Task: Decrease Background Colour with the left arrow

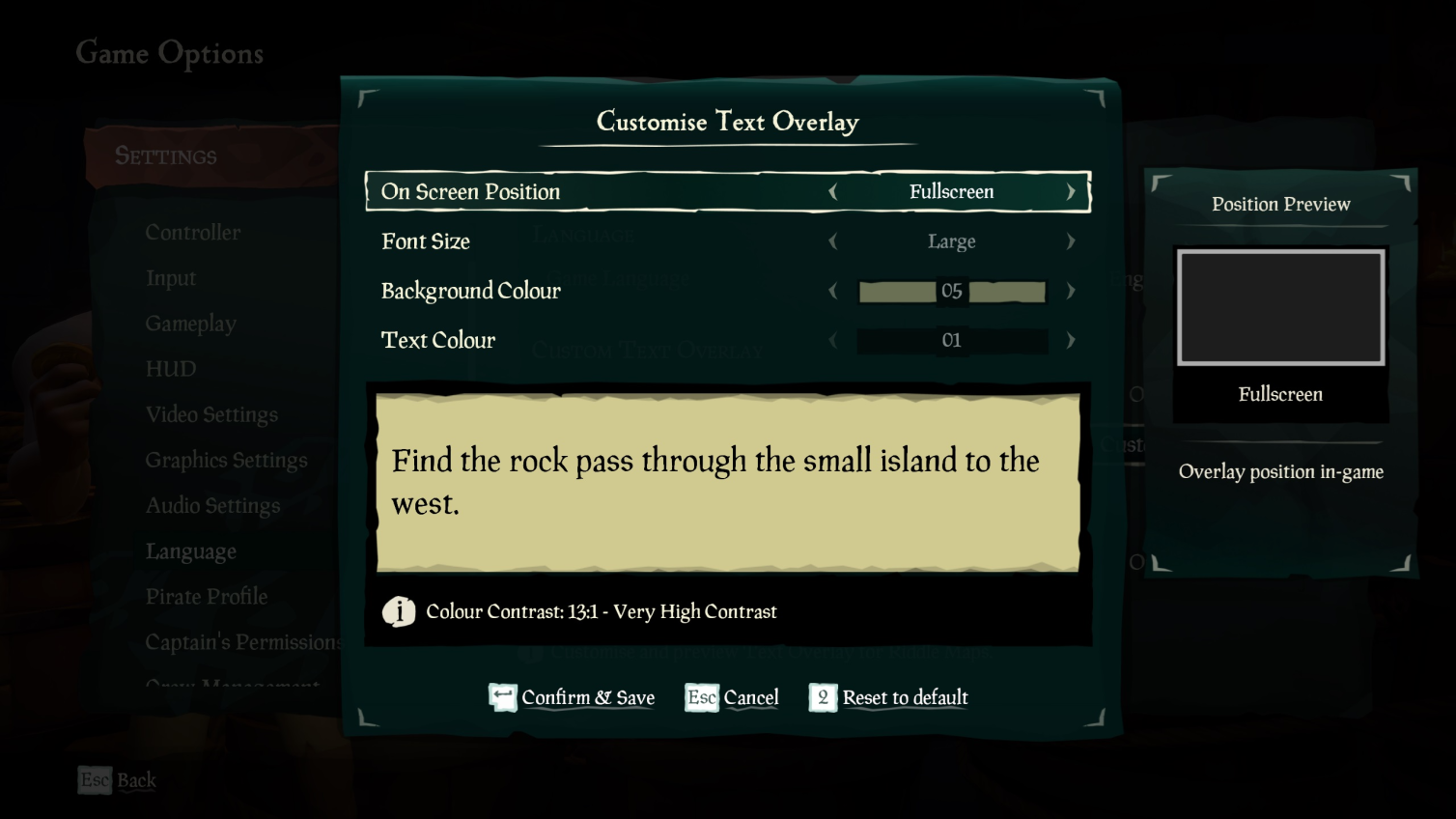Action: coord(833,291)
